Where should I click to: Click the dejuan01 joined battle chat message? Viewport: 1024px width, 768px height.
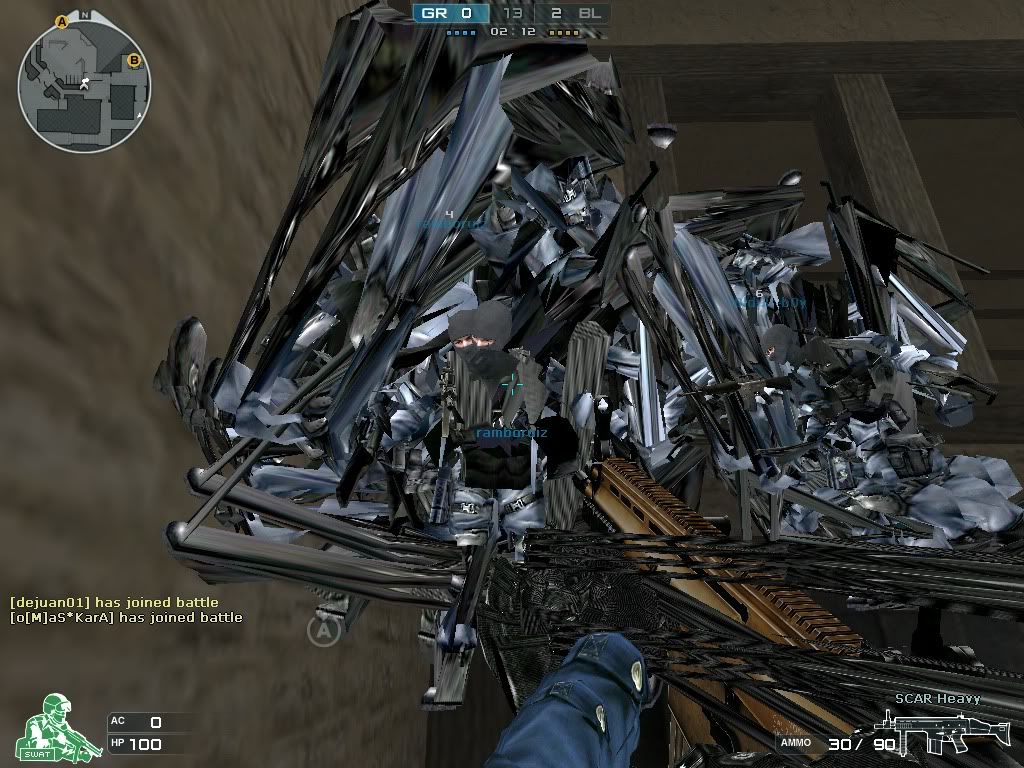tap(114, 602)
